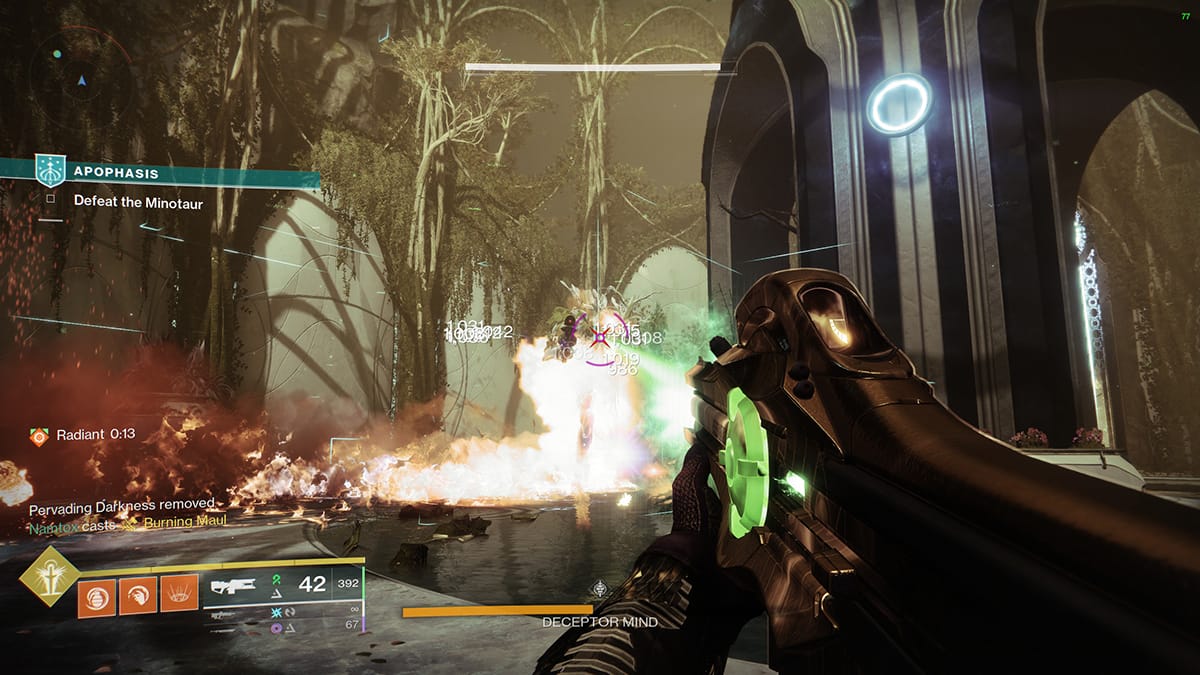Open the Apophasis quest tracker banner
1200x675 pixels.
point(160,172)
